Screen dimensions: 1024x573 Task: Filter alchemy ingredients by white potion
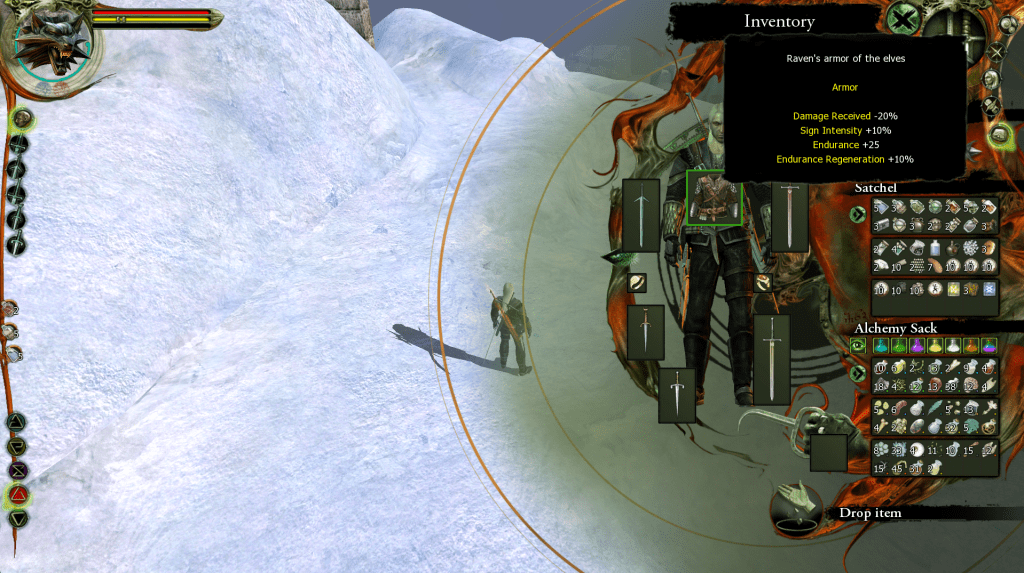953,346
